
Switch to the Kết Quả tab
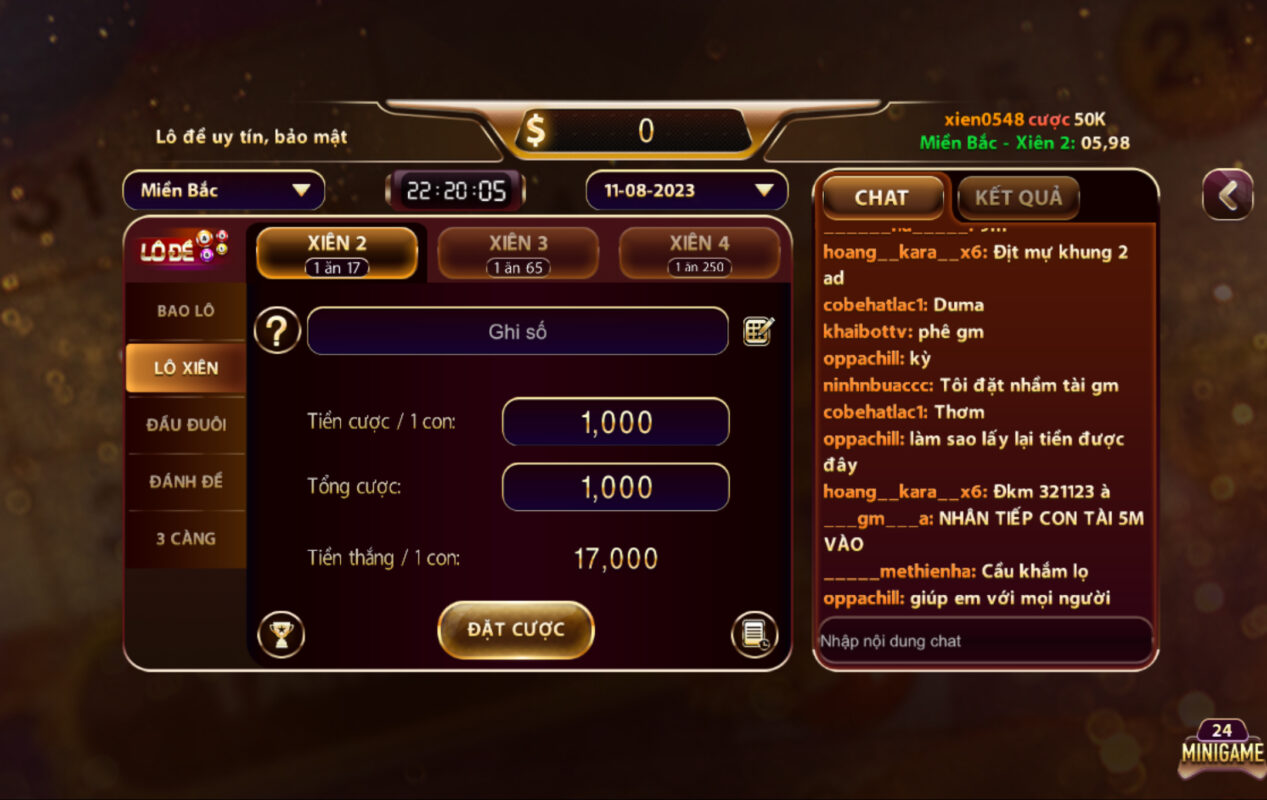pos(1018,197)
